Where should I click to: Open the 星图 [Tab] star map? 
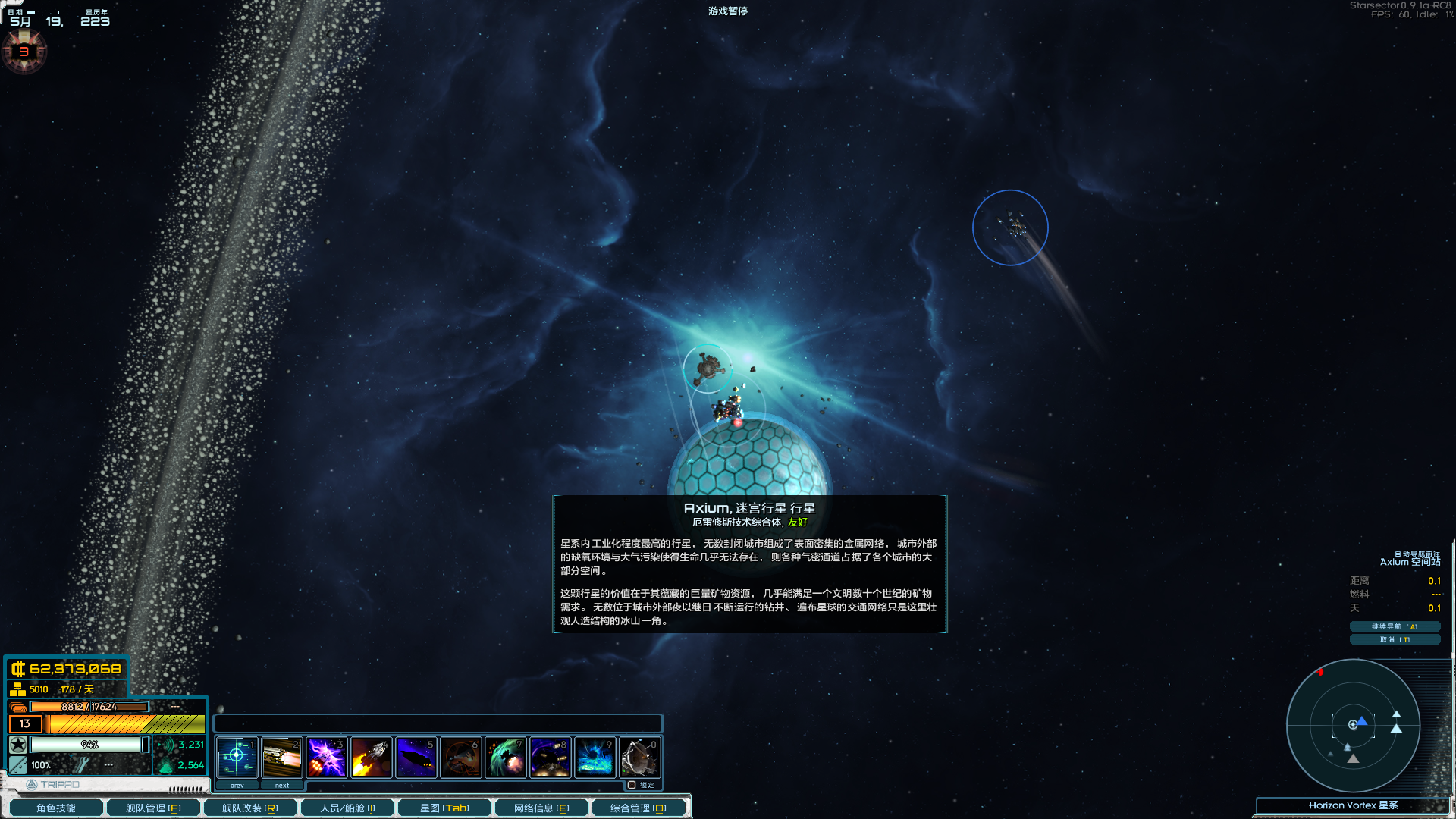point(445,807)
